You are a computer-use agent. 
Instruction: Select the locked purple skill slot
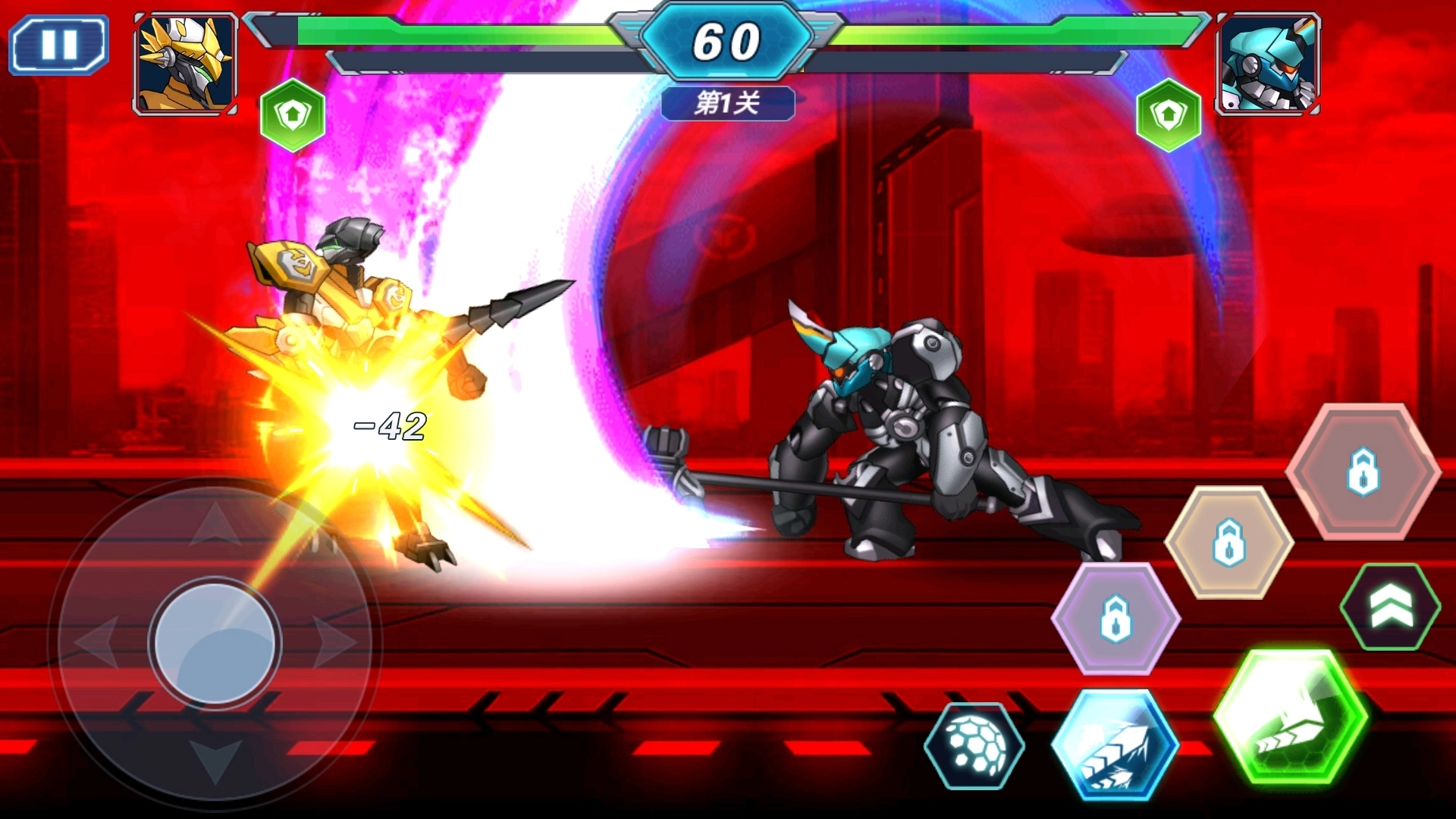1116,618
